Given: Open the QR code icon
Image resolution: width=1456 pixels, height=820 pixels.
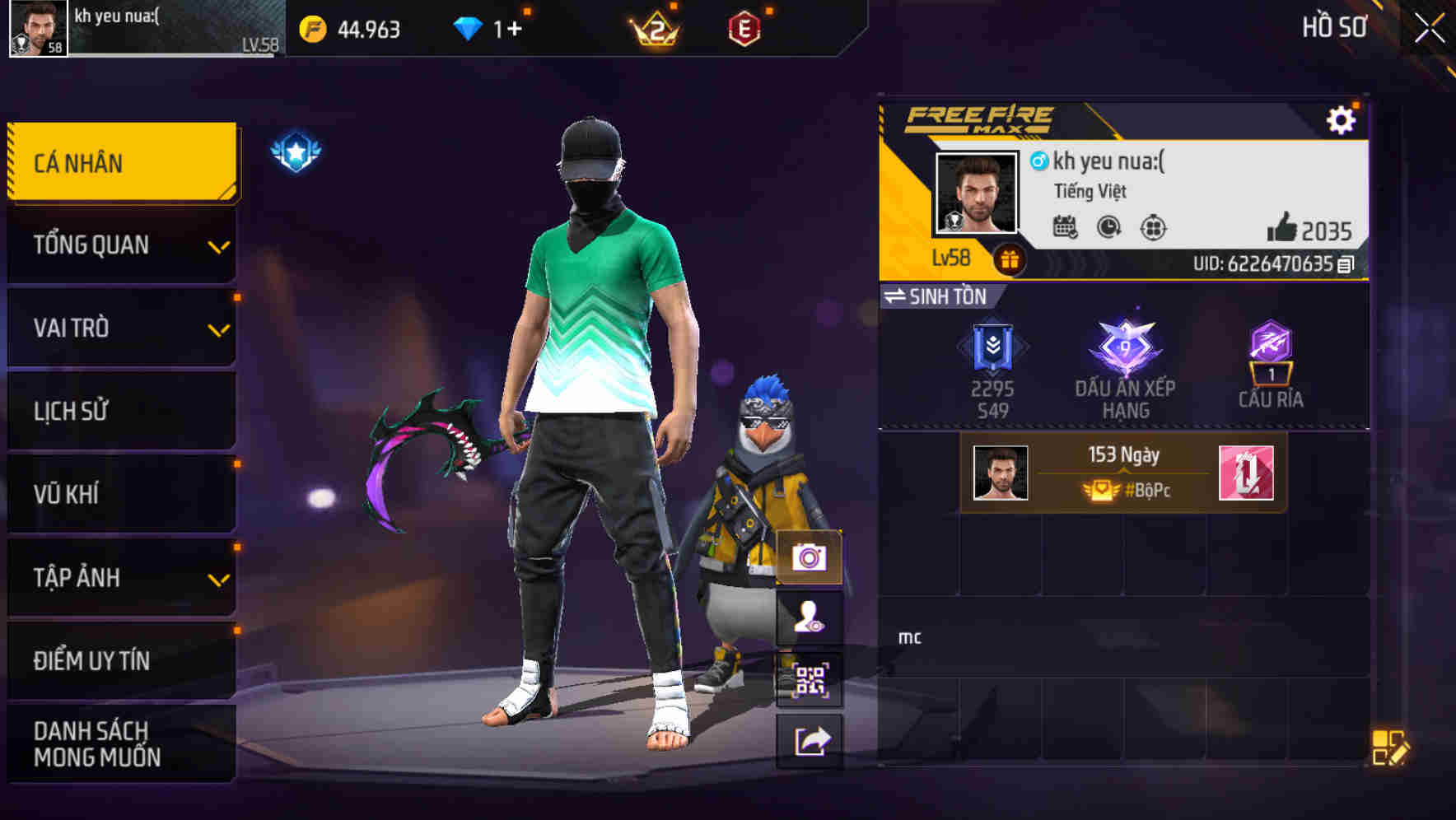Looking at the screenshot, I should point(811,678).
